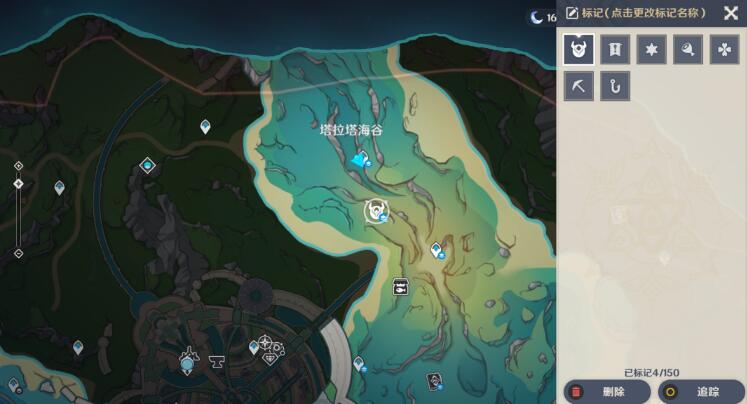Select the horned monster marker icon
Image resolution: width=747 pixels, height=404 pixels.
[578, 49]
